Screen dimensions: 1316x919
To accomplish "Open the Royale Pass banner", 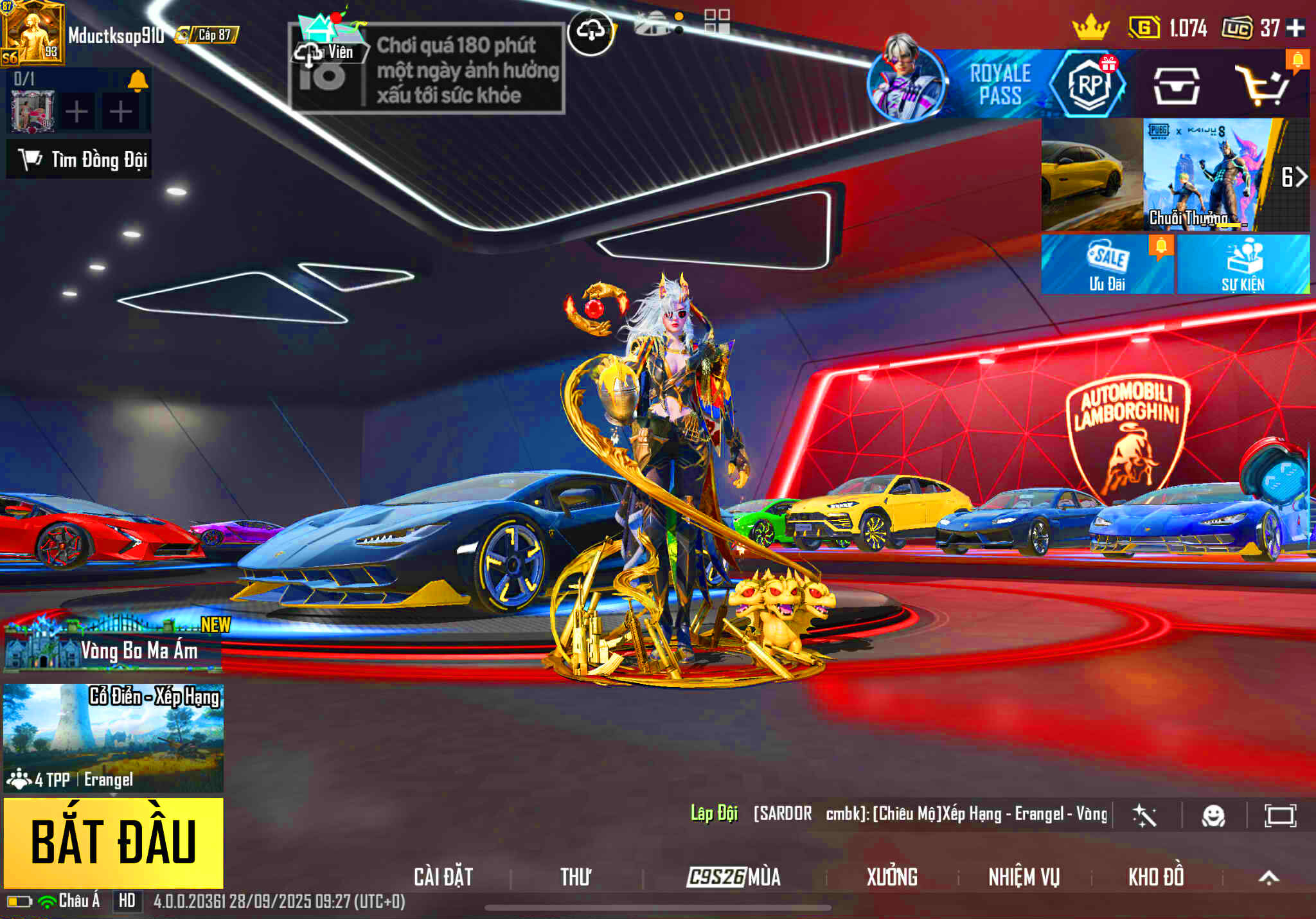I will (x=999, y=84).
